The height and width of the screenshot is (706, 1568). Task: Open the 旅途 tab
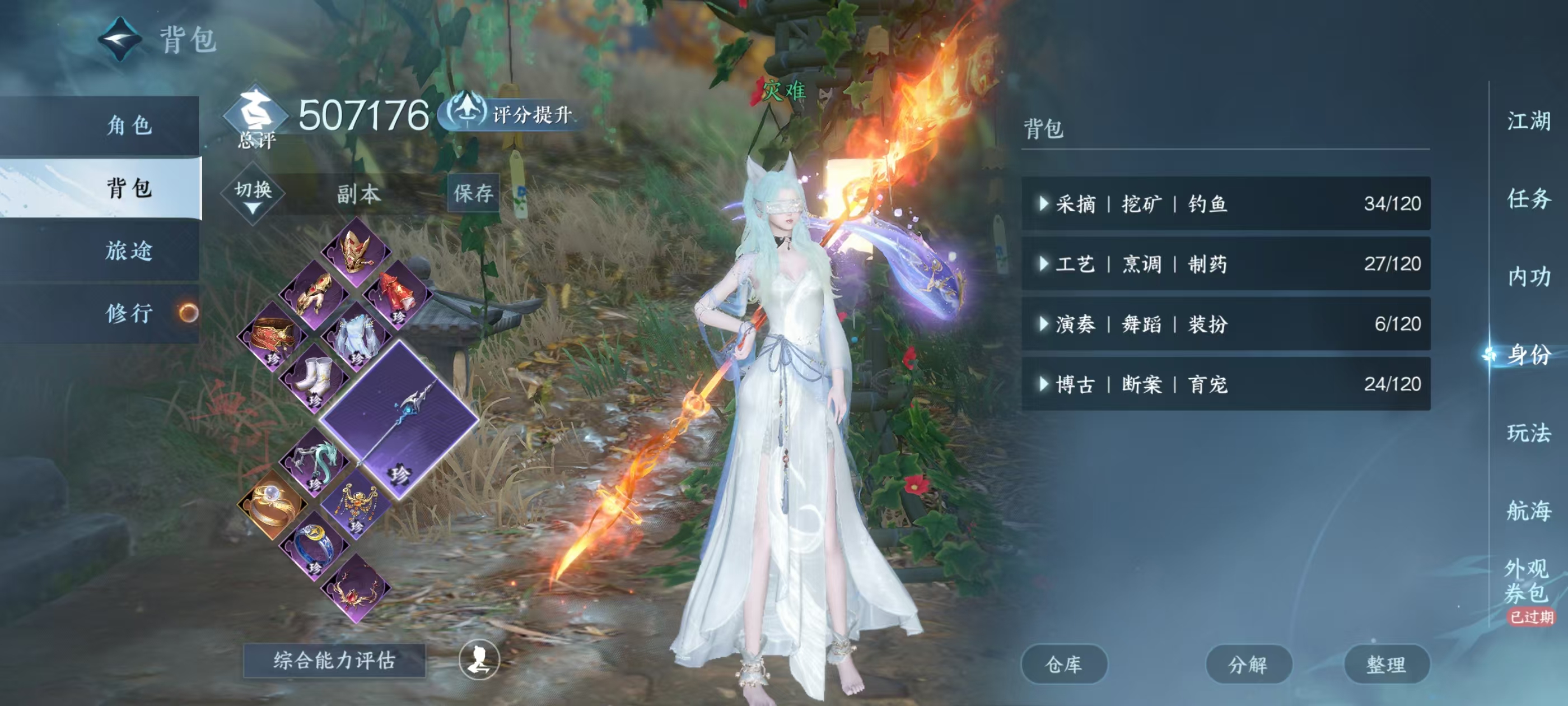[129, 250]
